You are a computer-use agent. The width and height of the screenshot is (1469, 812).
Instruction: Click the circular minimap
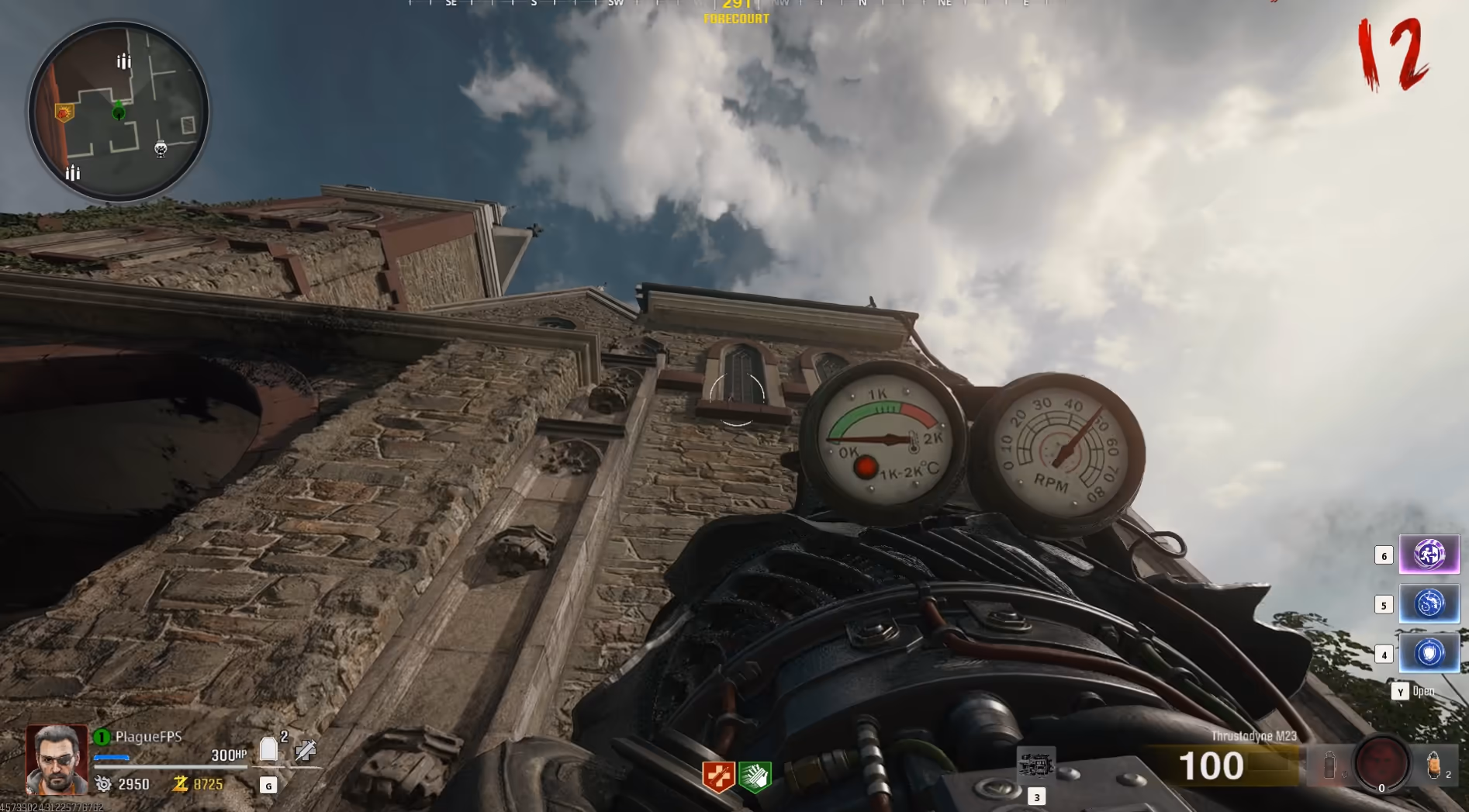[119, 112]
